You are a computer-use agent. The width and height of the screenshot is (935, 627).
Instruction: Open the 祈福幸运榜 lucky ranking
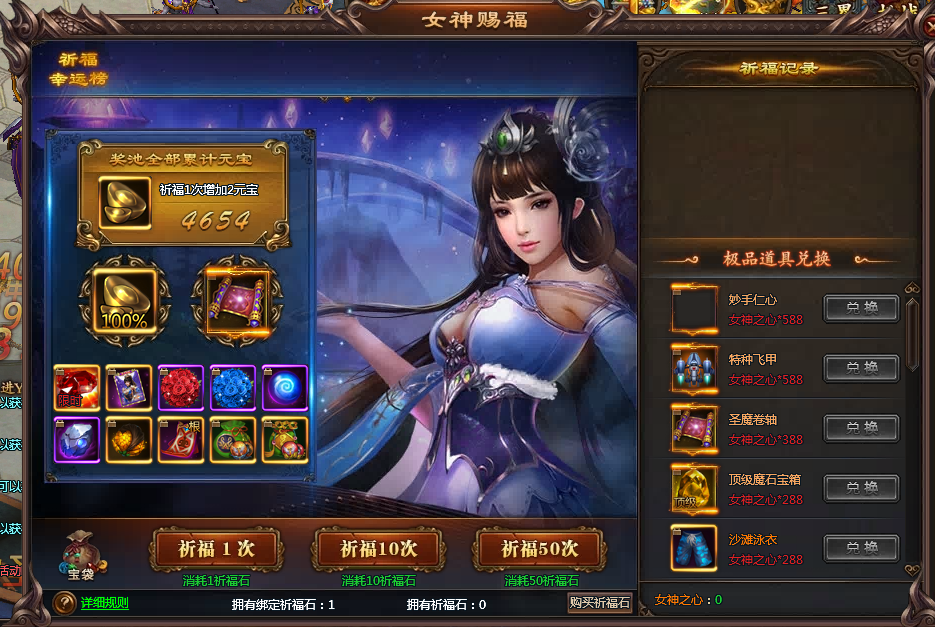78,69
